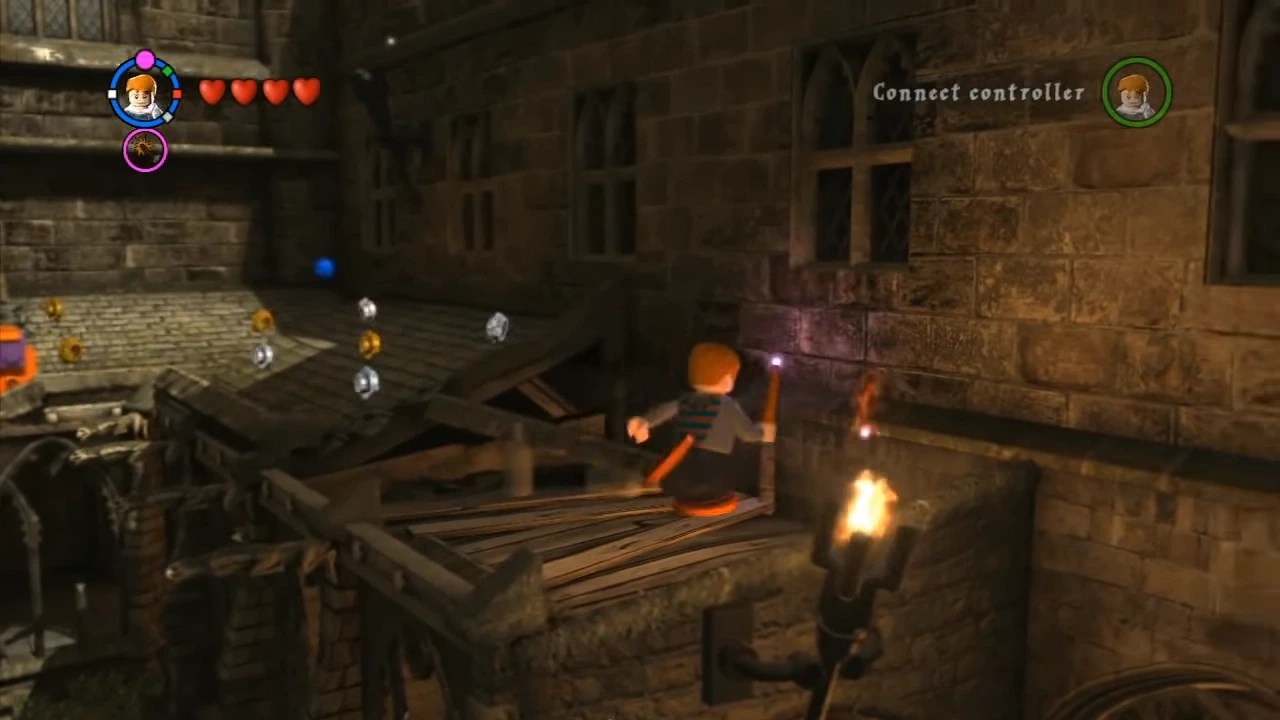Screen dimensions: 1280x720
Task: Click the Connect controller prompt
Action: coord(977,93)
